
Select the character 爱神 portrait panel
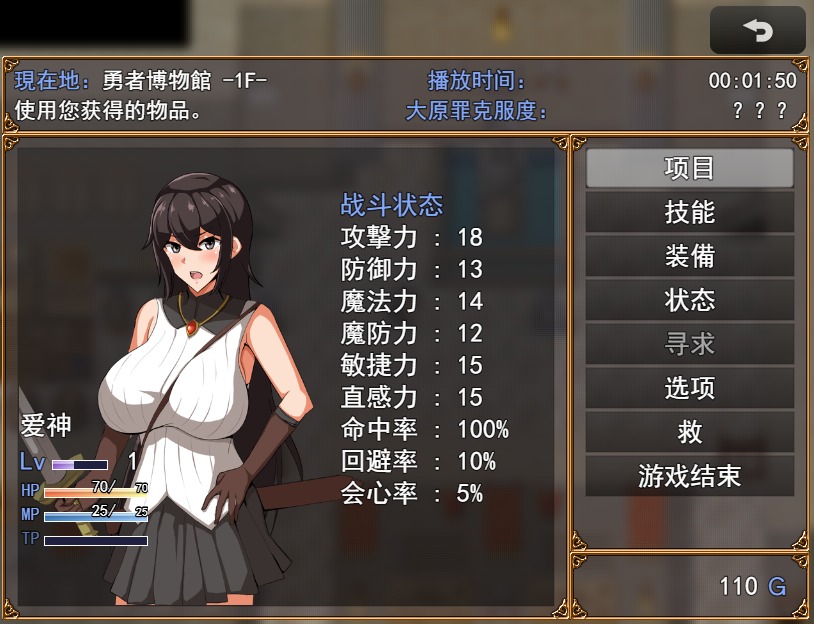200,380
